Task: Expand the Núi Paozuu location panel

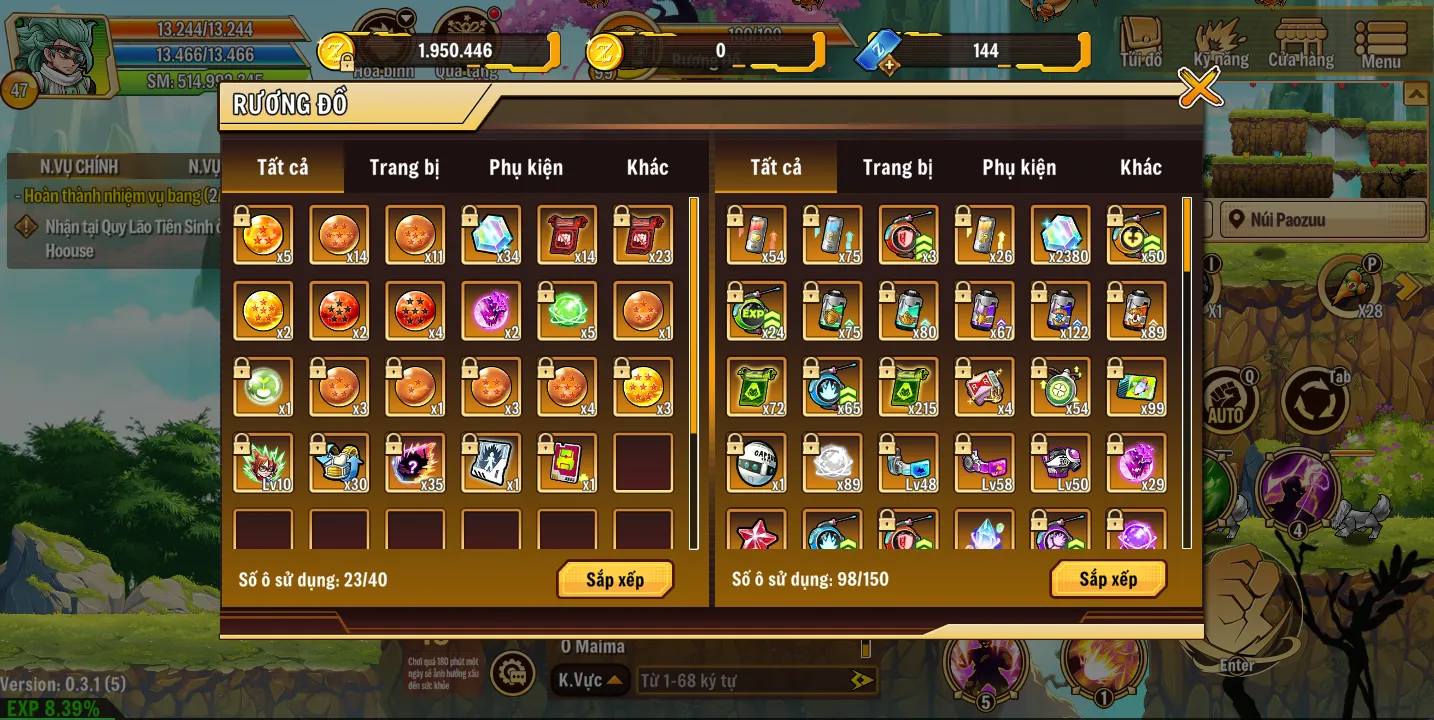Action: [x=1322, y=219]
